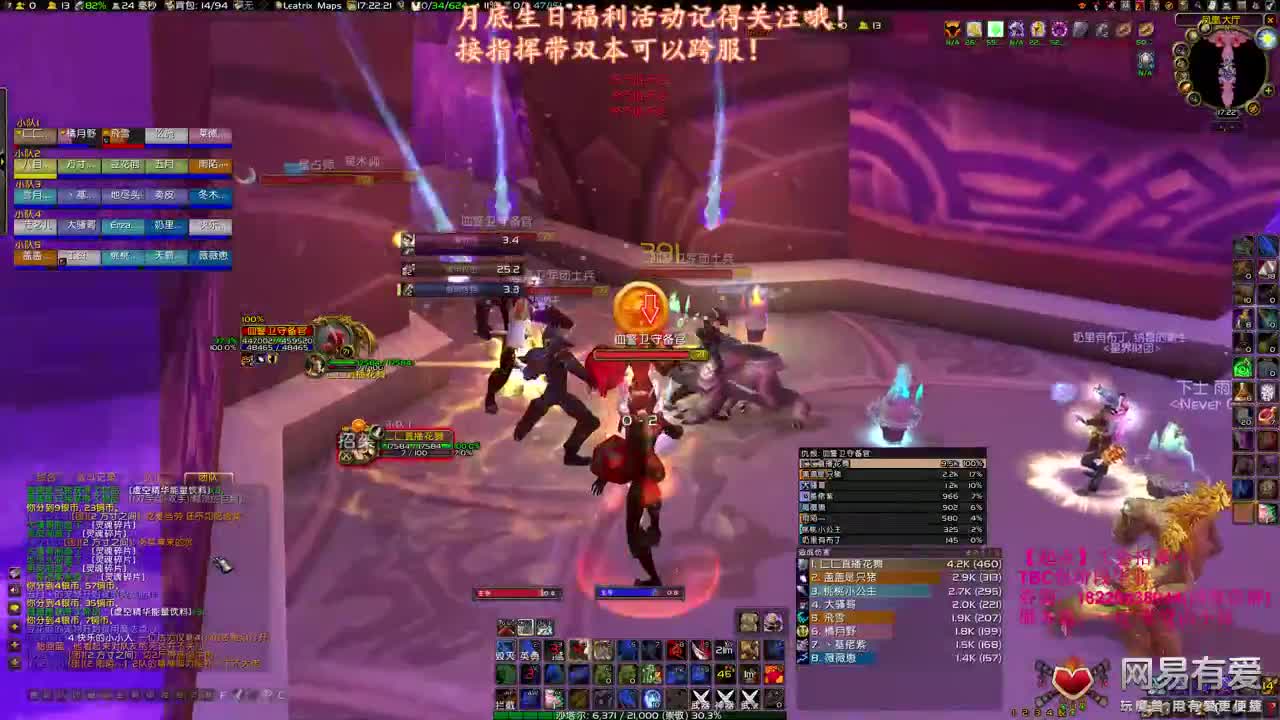Switch to the 综合 chat tab
The width and height of the screenshot is (1280, 720).
pos(43,477)
